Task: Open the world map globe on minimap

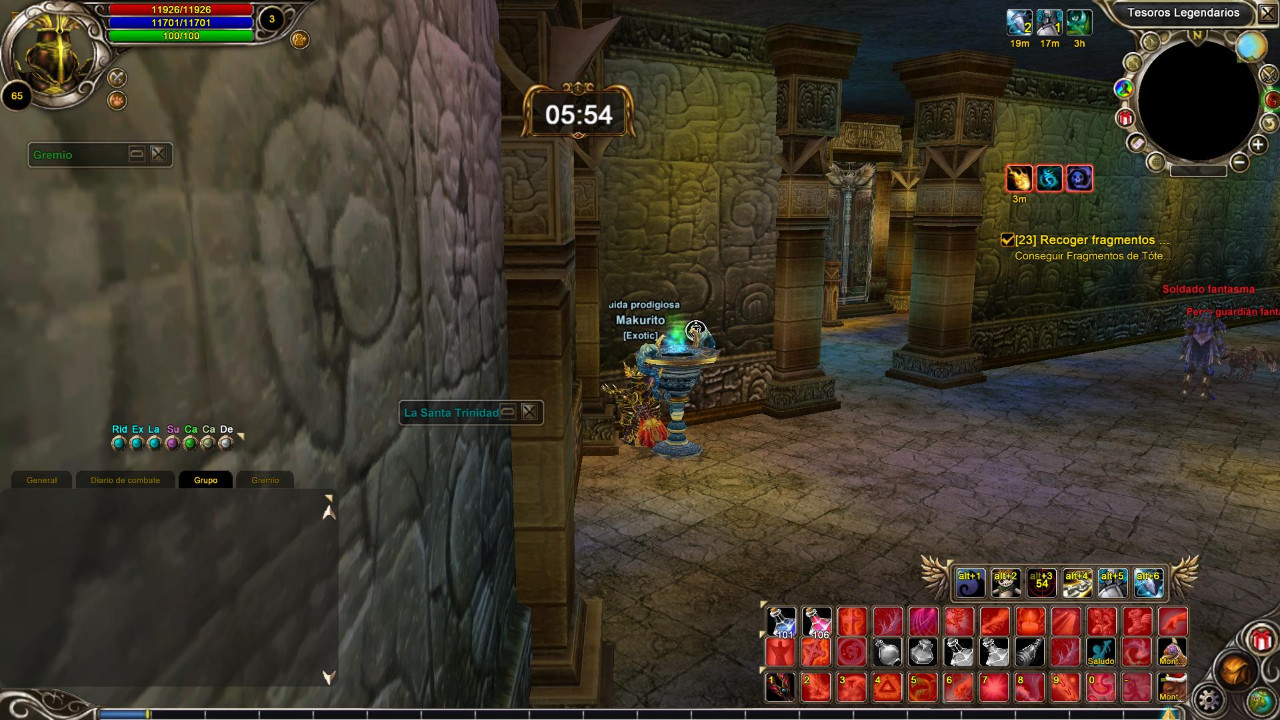Action: click(x=1250, y=46)
